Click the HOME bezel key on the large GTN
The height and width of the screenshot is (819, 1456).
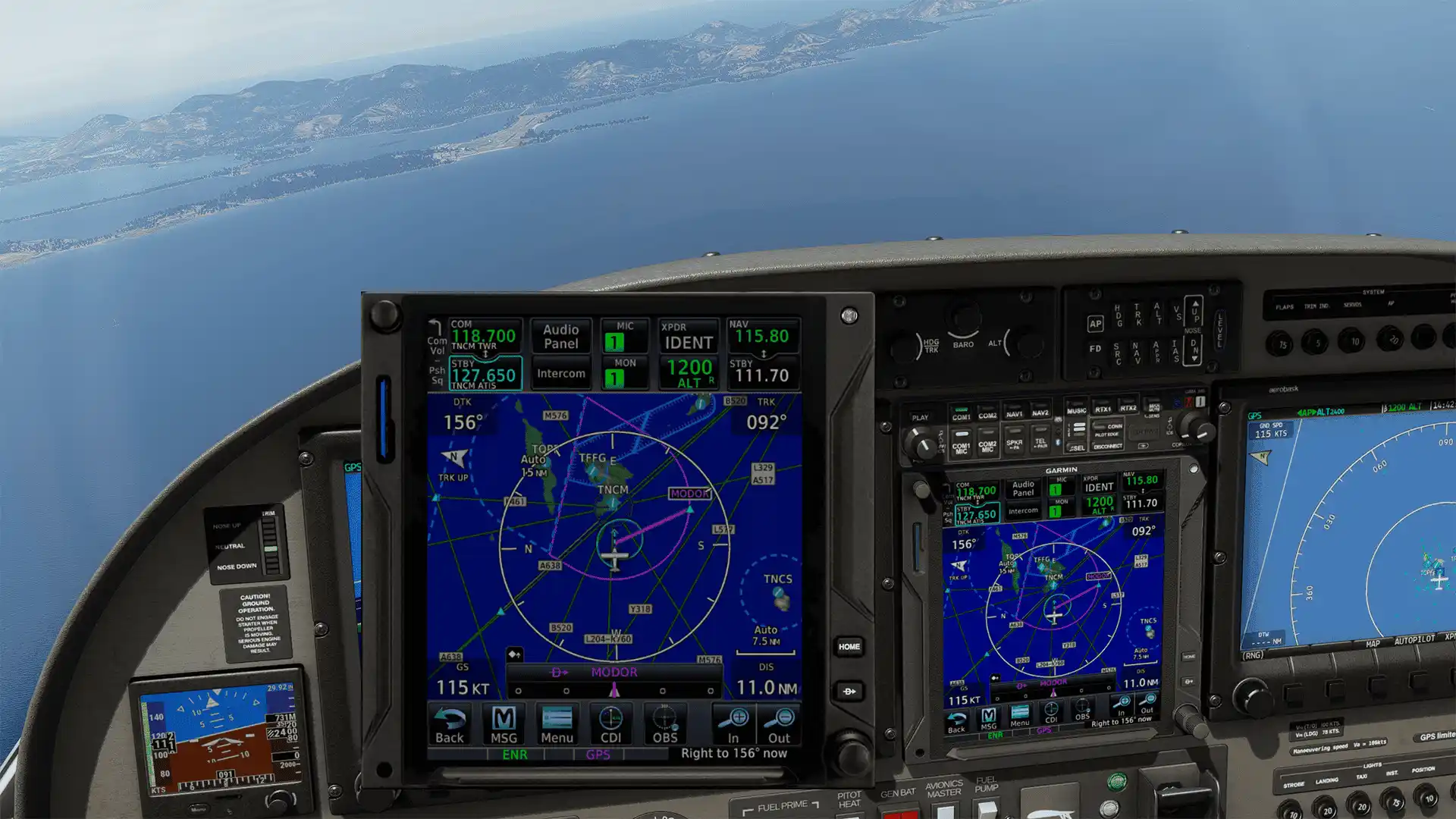(849, 647)
